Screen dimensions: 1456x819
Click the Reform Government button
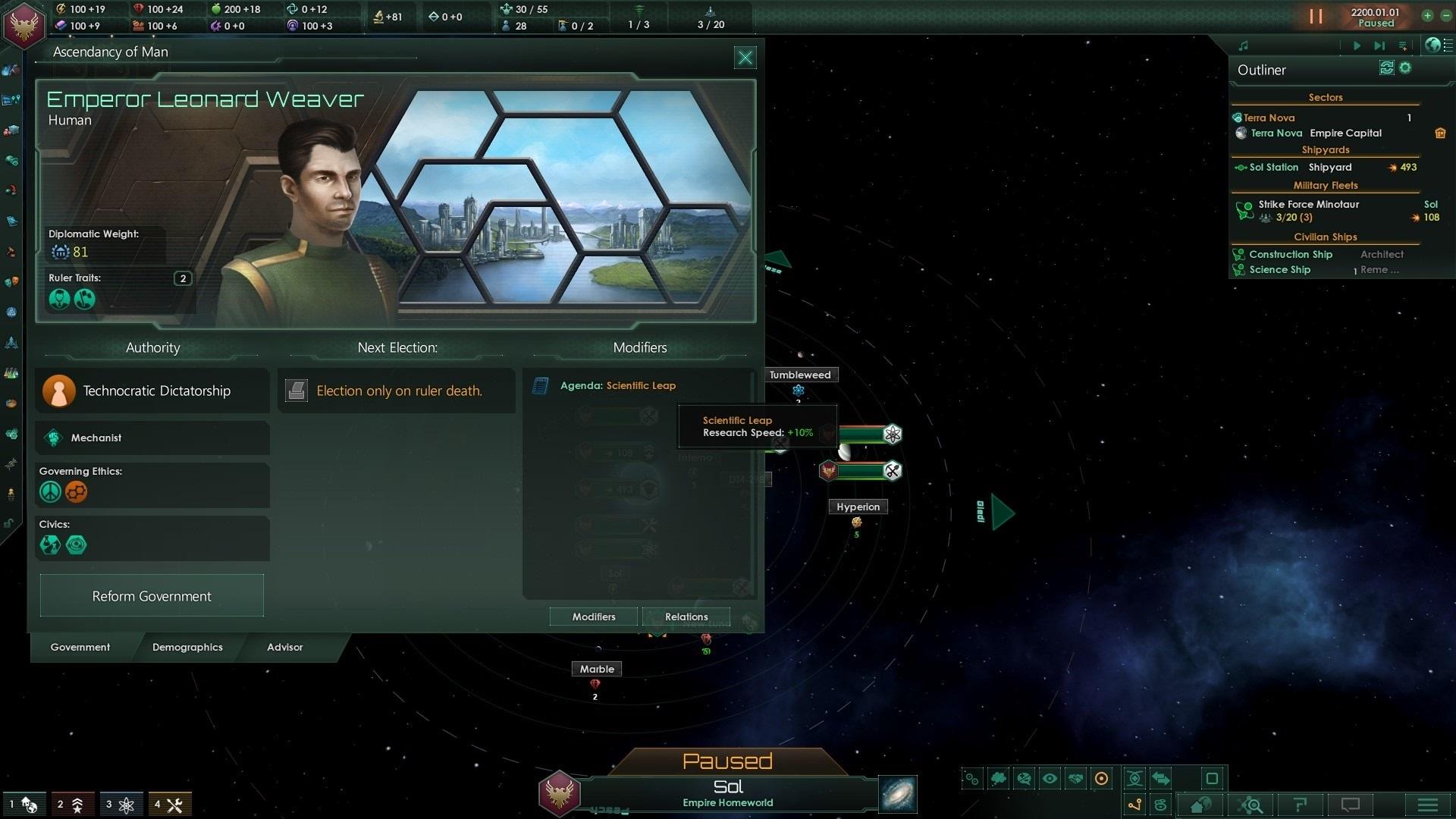pos(152,596)
